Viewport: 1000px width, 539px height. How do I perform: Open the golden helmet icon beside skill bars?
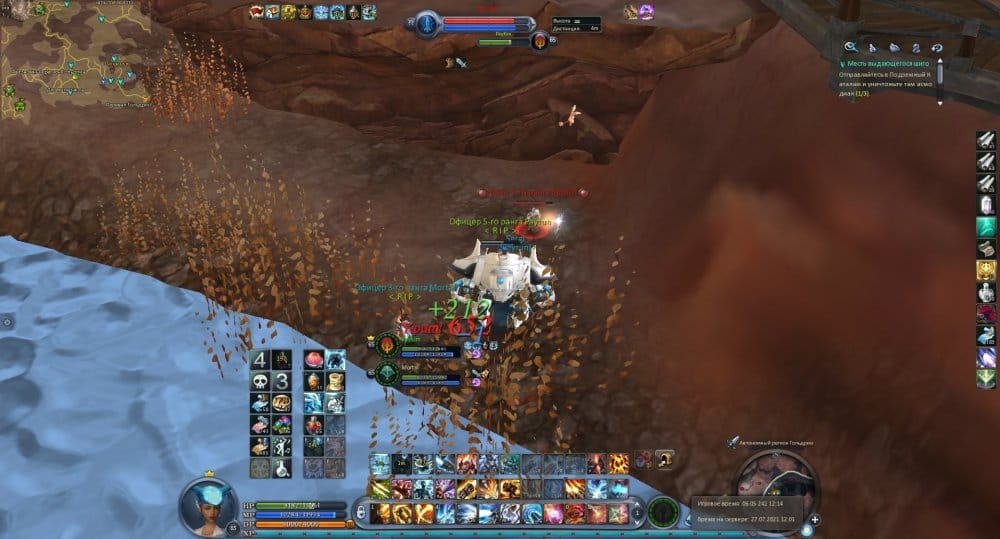tap(664, 460)
